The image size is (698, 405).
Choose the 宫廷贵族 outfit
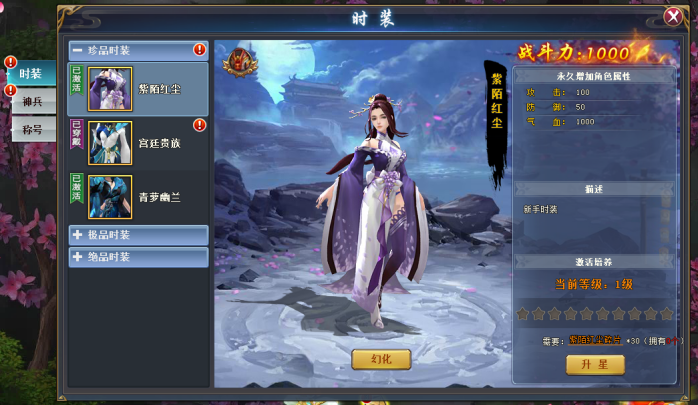[138, 143]
